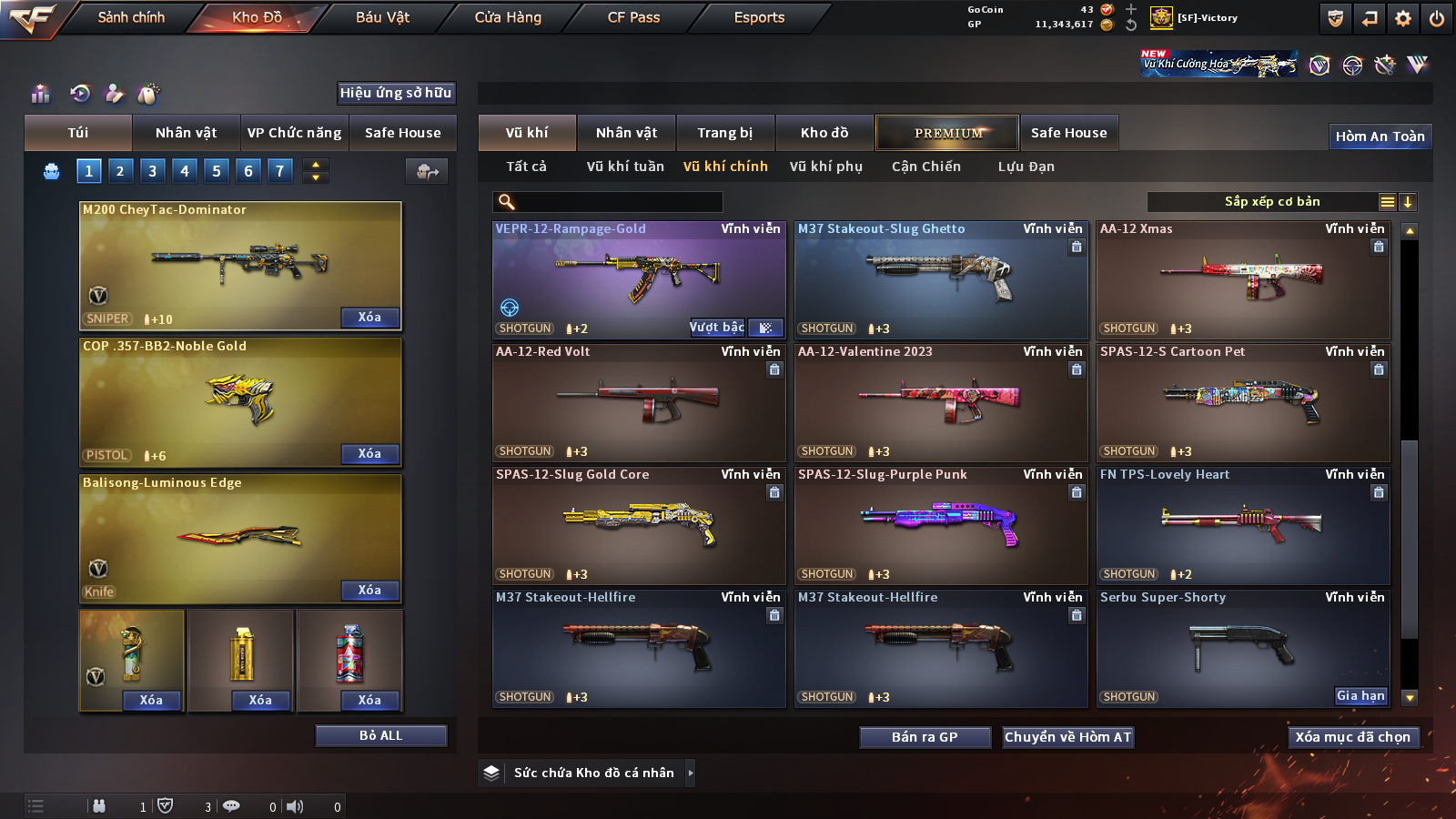Open the Hòm An Toàn safe box
Image resolution: width=1456 pixels, height=819 pixels.
[x=1380, y=136]
